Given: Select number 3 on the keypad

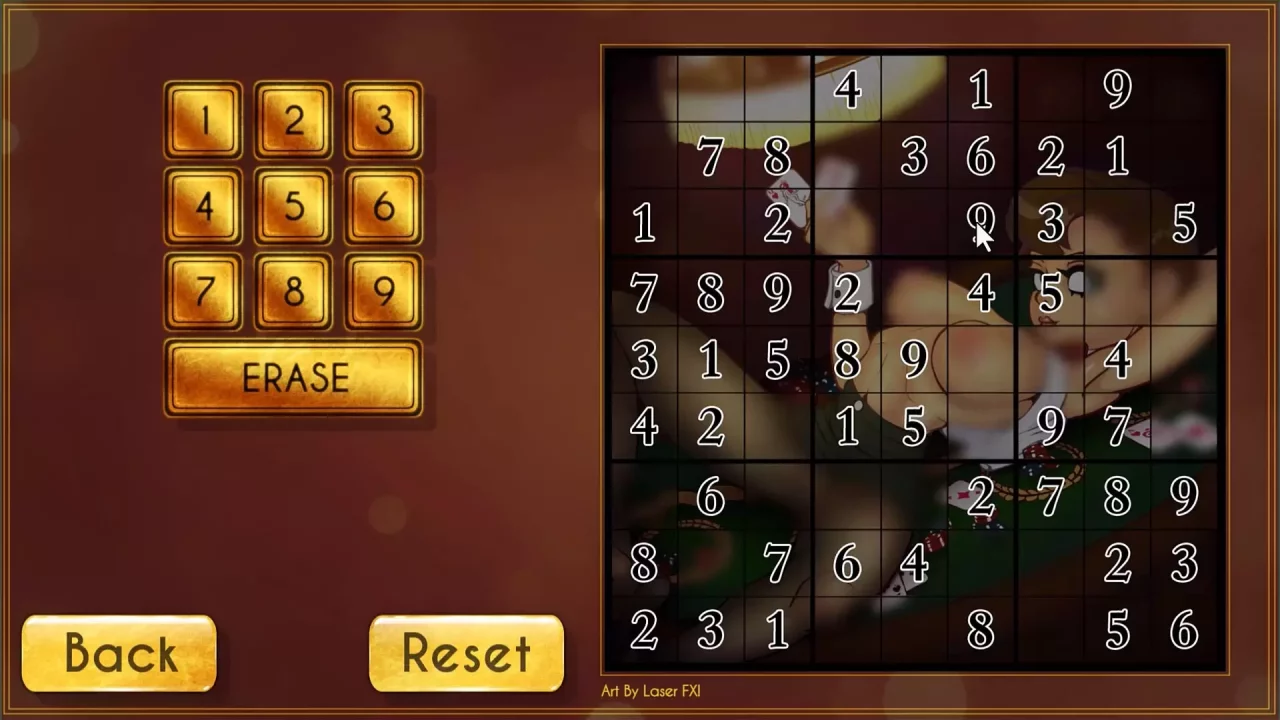Looking at the screenshot, I should (x=382, y=121).
